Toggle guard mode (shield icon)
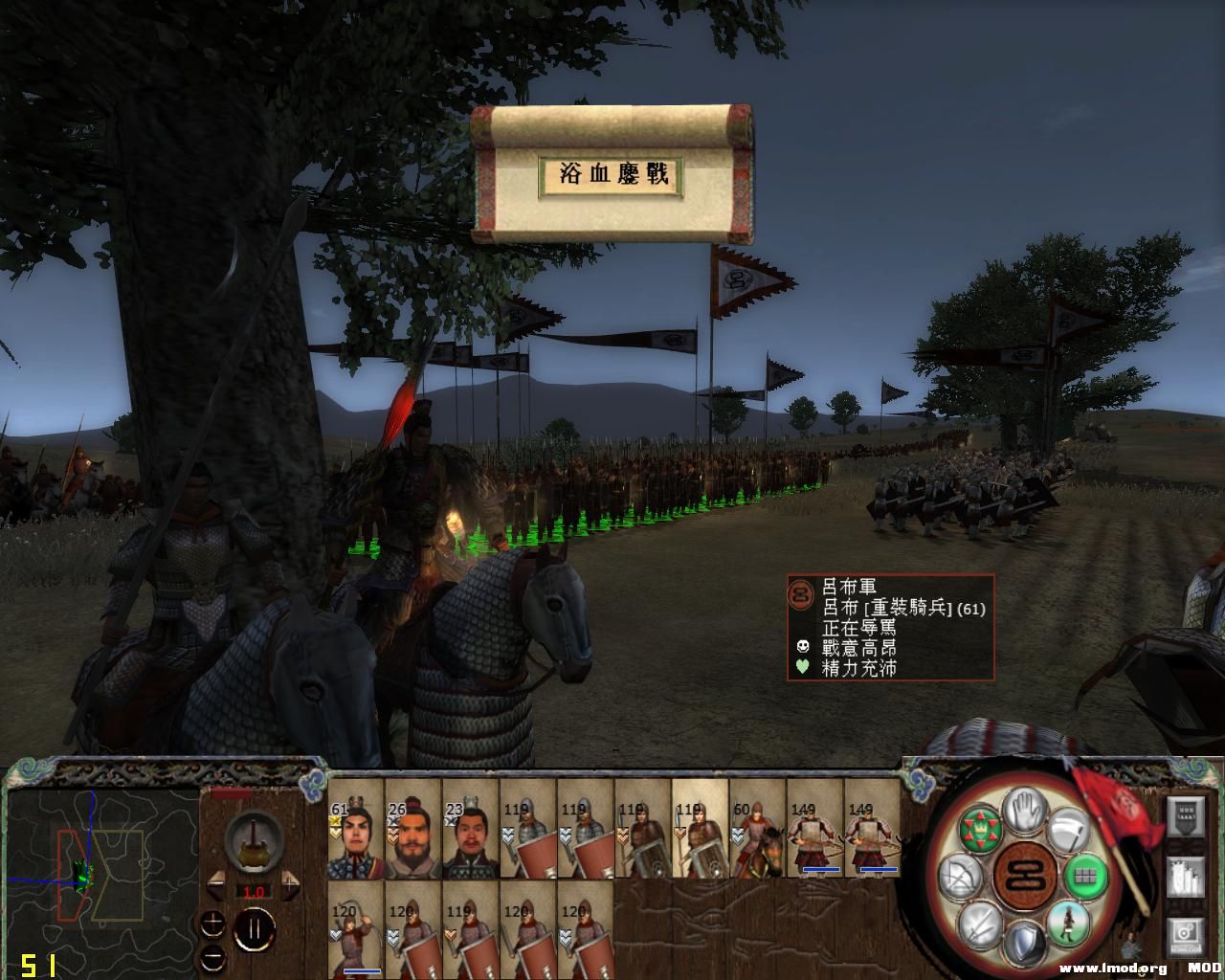The width and height of the screenshot is (1225, 980). pos(1024,941)
